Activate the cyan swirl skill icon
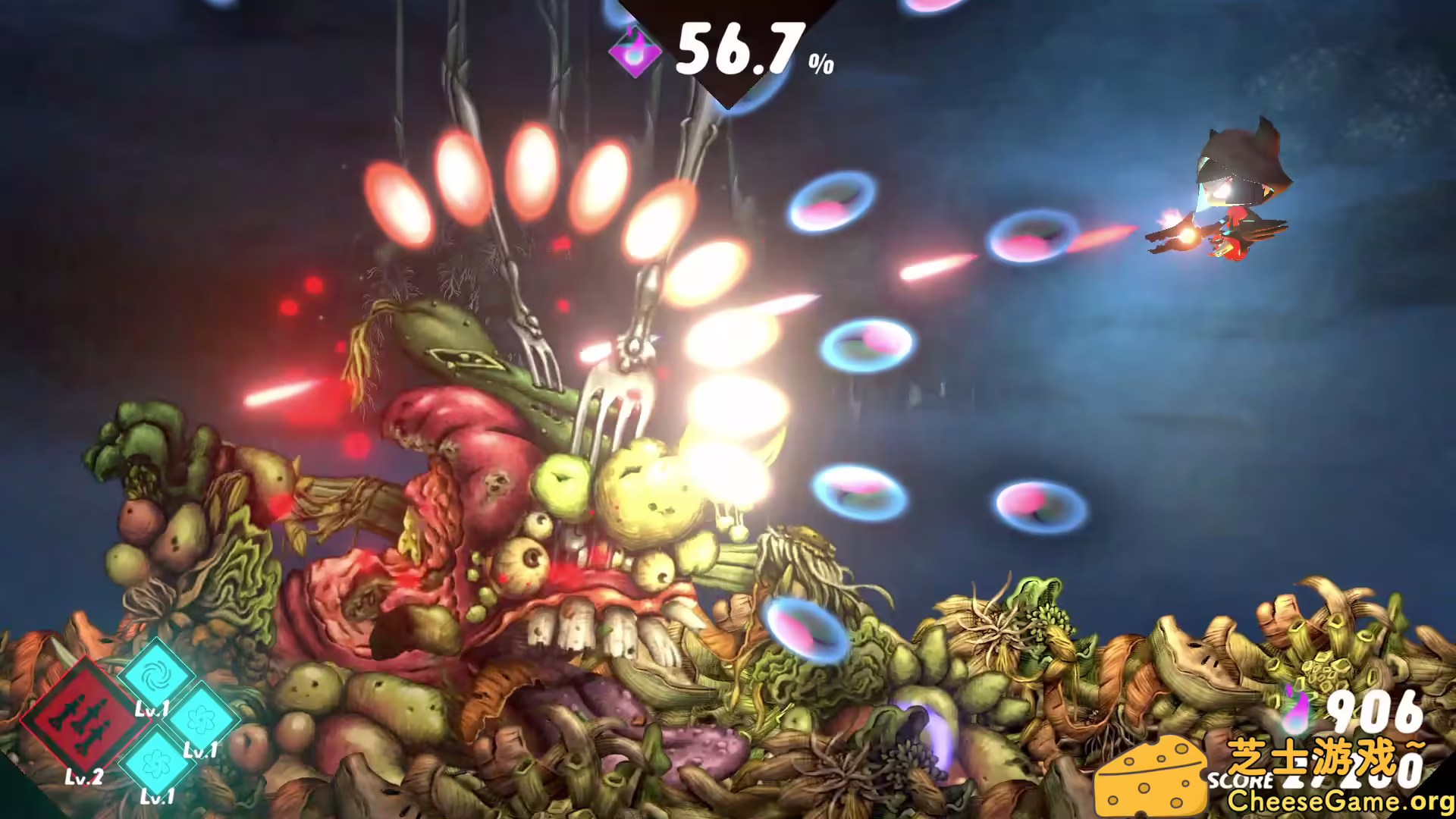The width and height of the screenshot is (1456, 819). (157, 675)
